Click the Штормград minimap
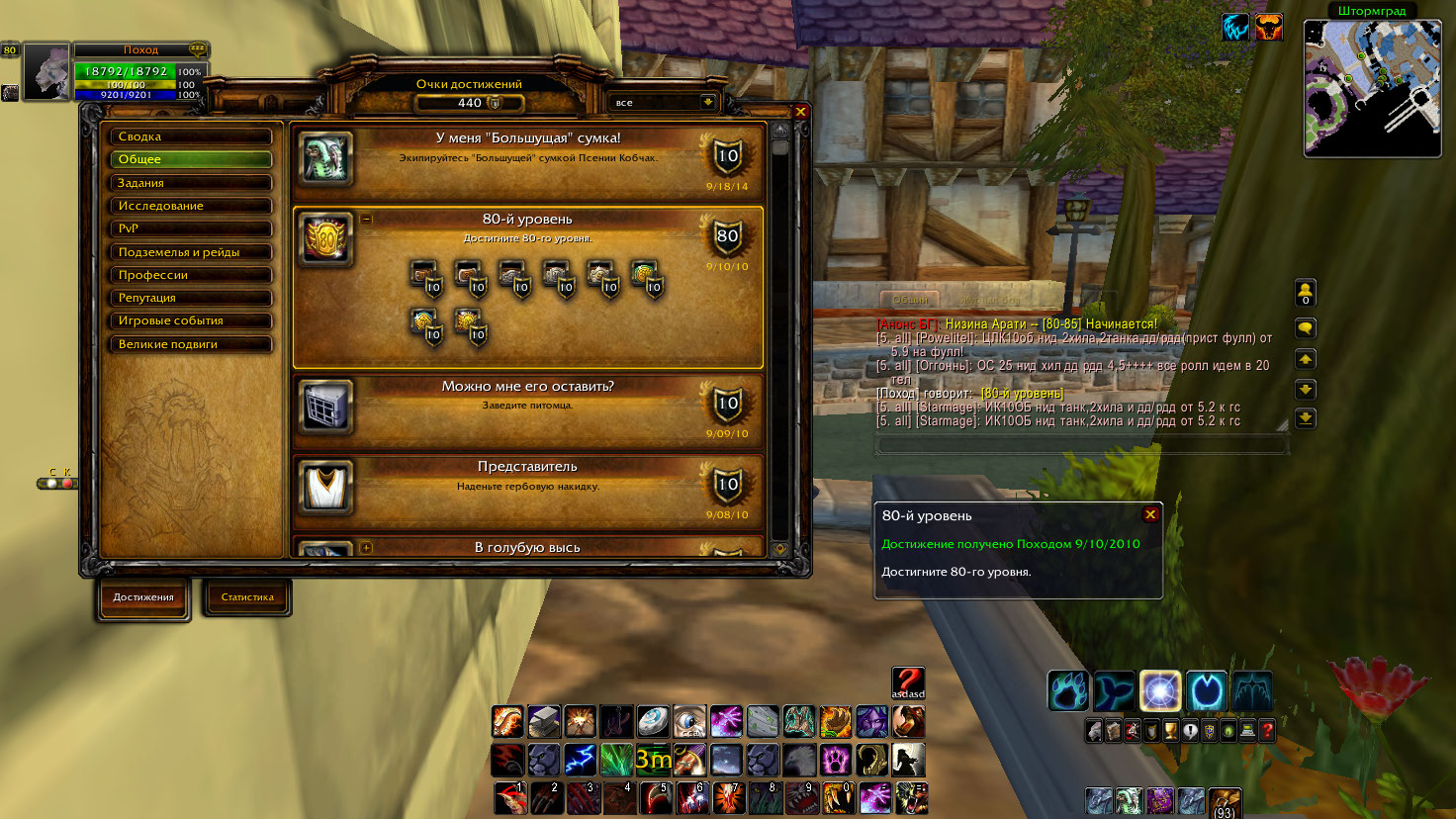This screenshot has height=819, width=1456. [1372, 89]
